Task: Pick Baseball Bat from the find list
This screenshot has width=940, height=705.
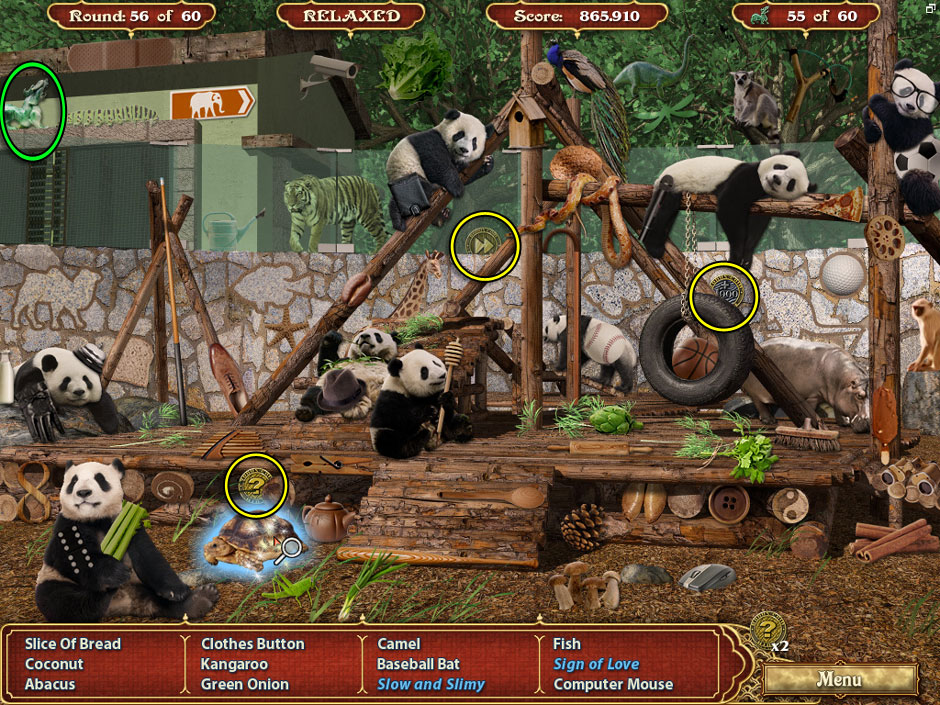Action: [x=418, y=664]
